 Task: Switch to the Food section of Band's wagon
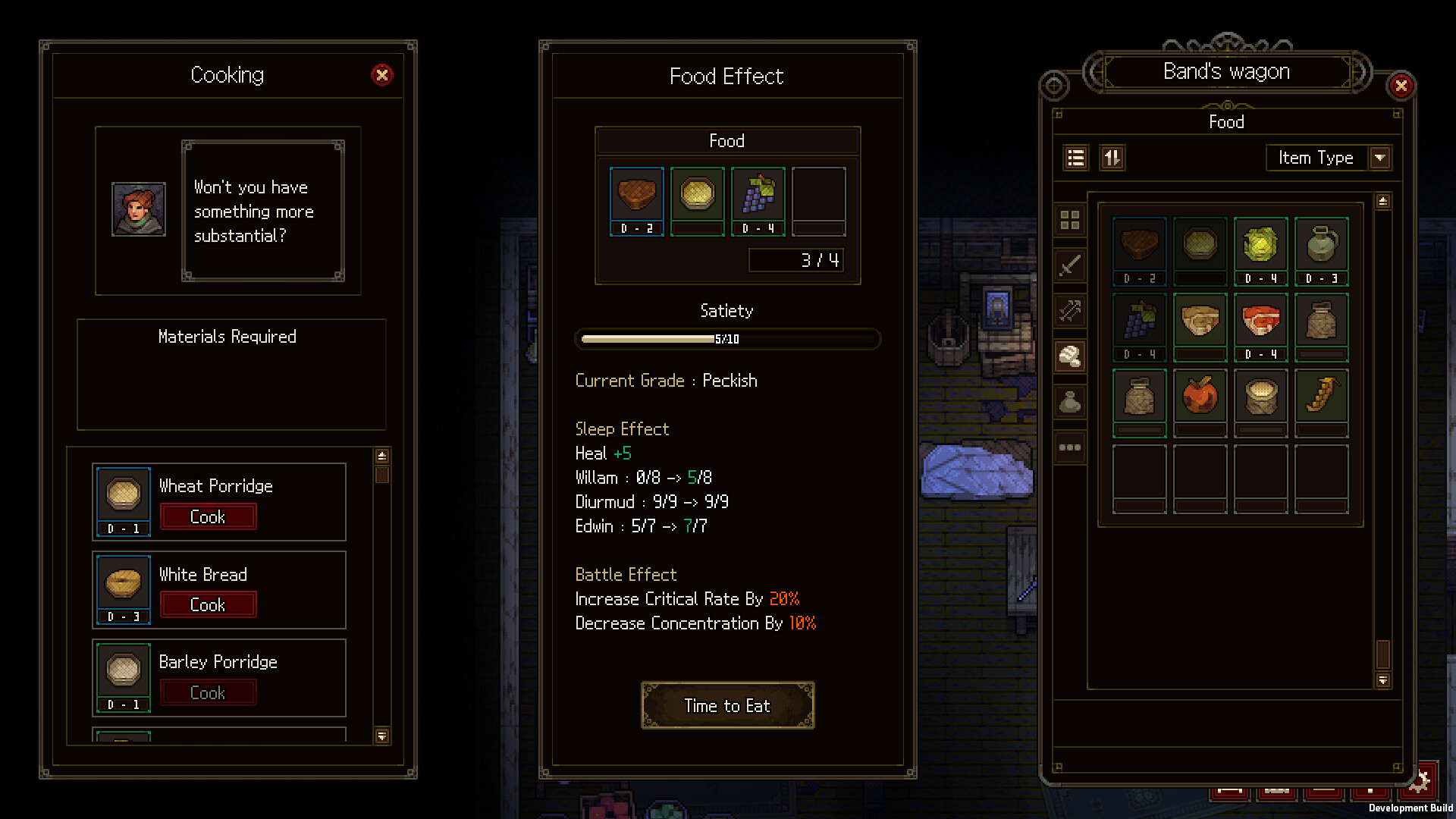point(1226,122)
